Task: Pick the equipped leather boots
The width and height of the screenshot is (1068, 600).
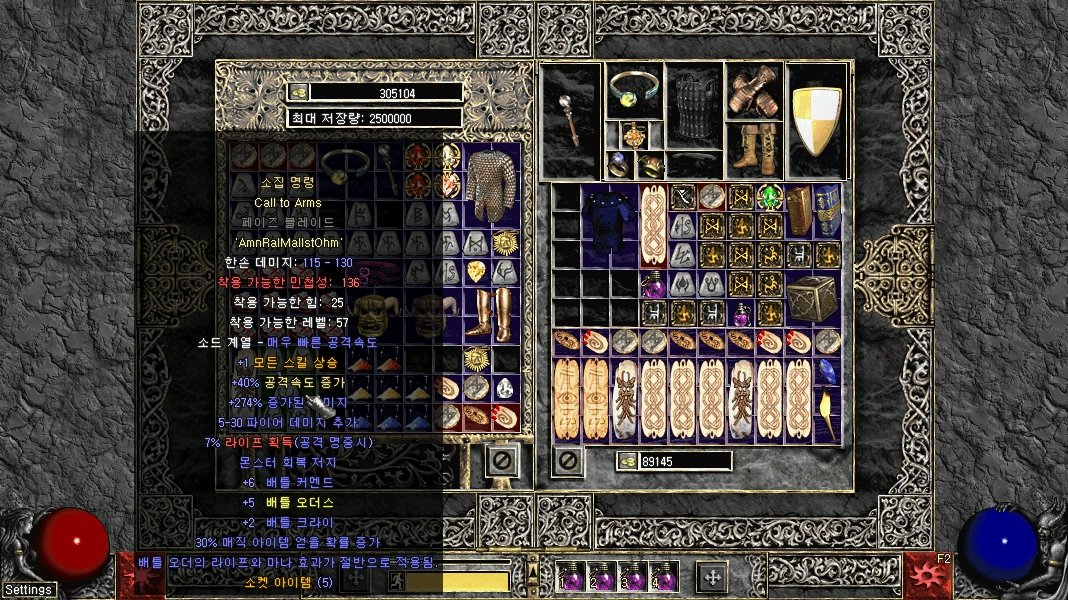Action: (754, 150)
